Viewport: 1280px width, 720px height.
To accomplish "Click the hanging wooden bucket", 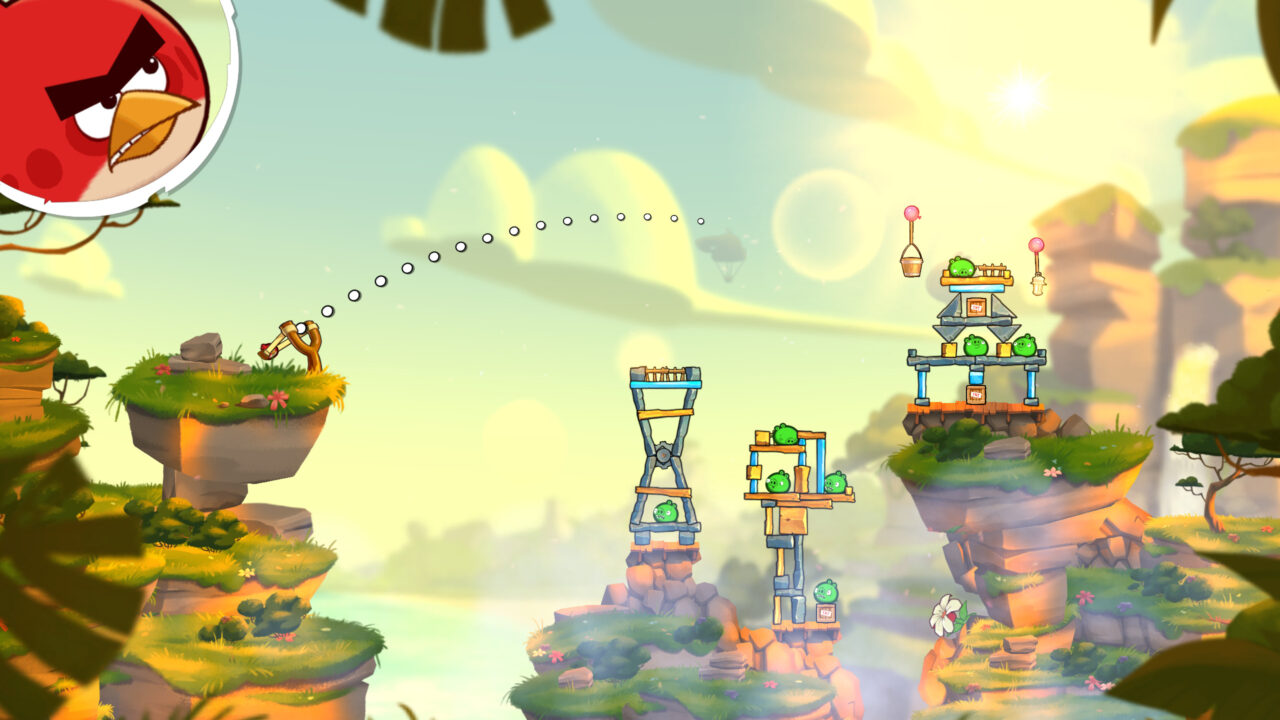I will click(910, 266).
